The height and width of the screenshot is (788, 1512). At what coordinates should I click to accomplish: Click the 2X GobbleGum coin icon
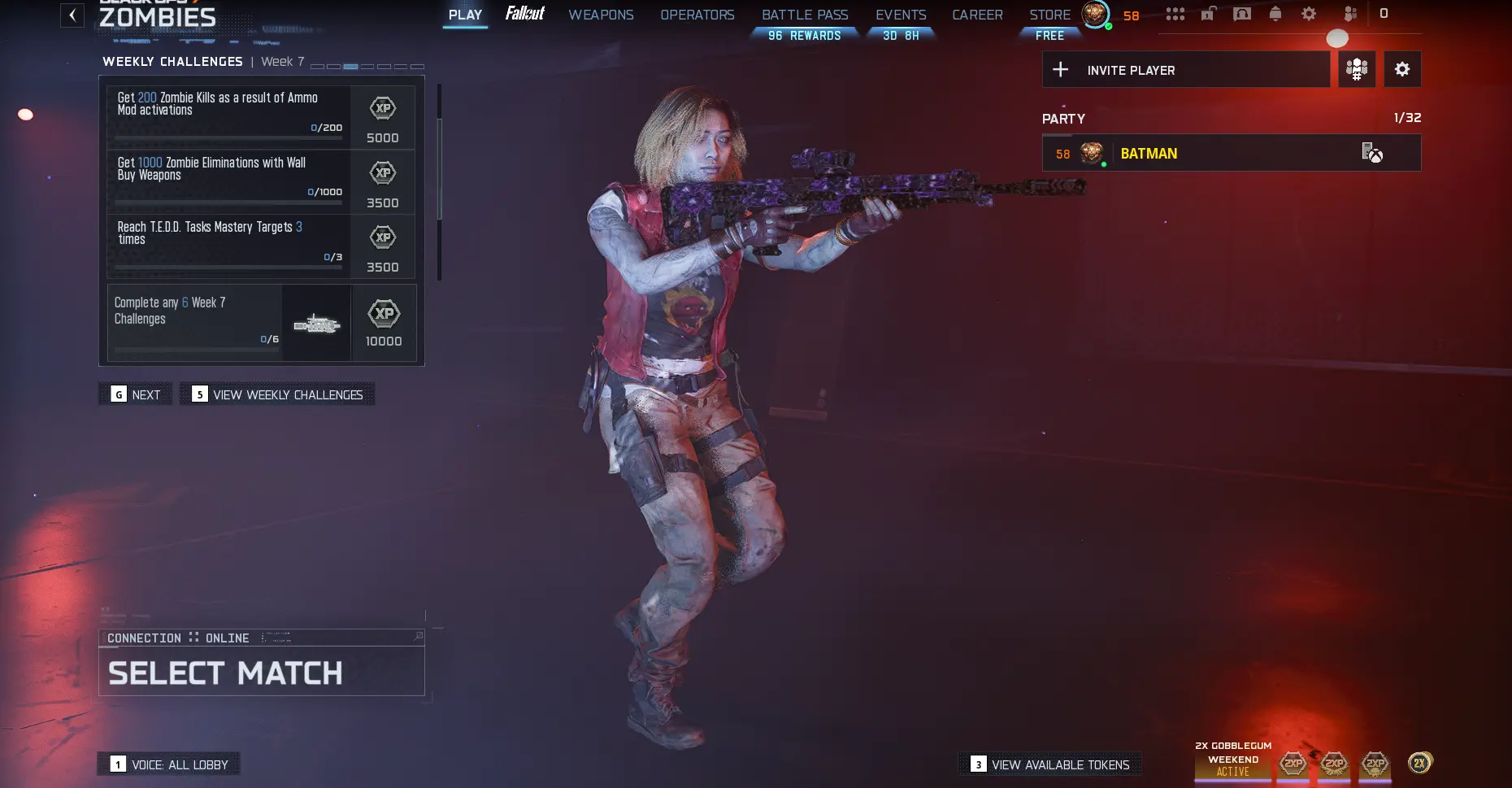point(1419,763)
